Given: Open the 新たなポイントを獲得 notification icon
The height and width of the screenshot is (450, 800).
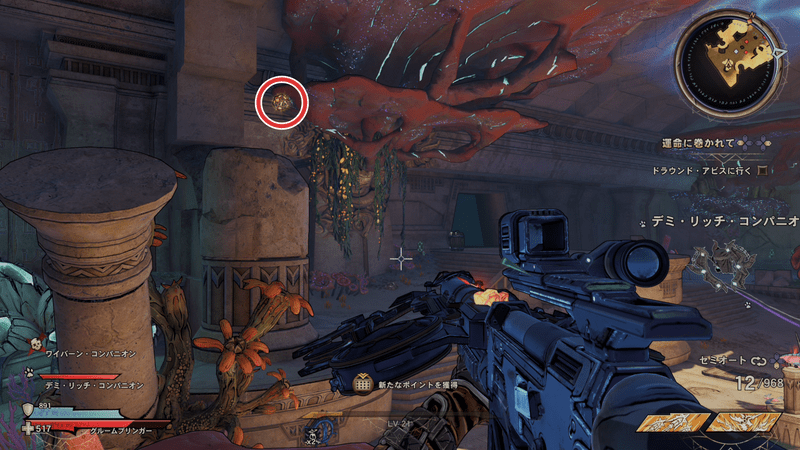Looking at the screenshot, I should 362,384.
